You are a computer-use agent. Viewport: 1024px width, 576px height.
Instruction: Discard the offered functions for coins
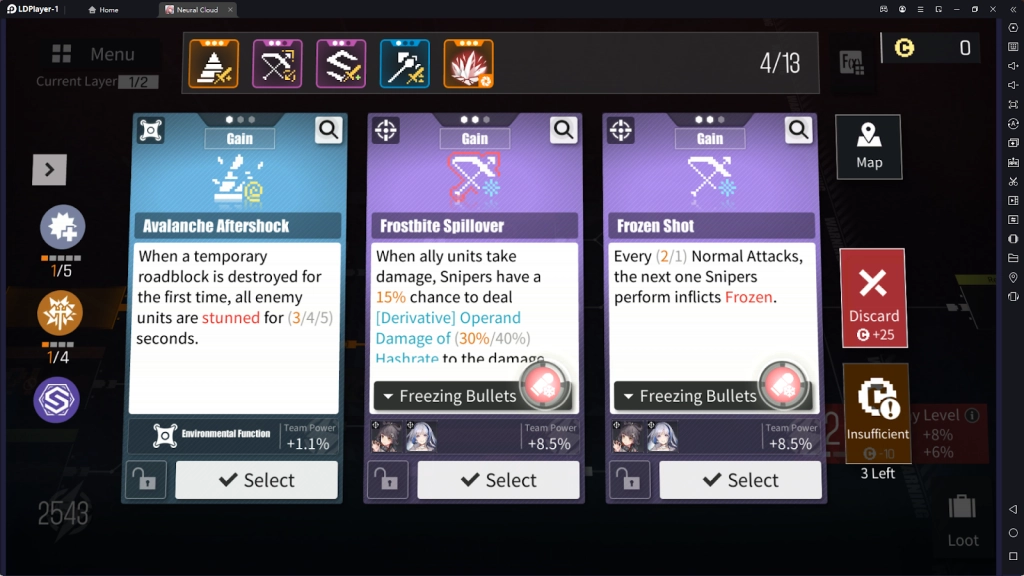point(873,297)
